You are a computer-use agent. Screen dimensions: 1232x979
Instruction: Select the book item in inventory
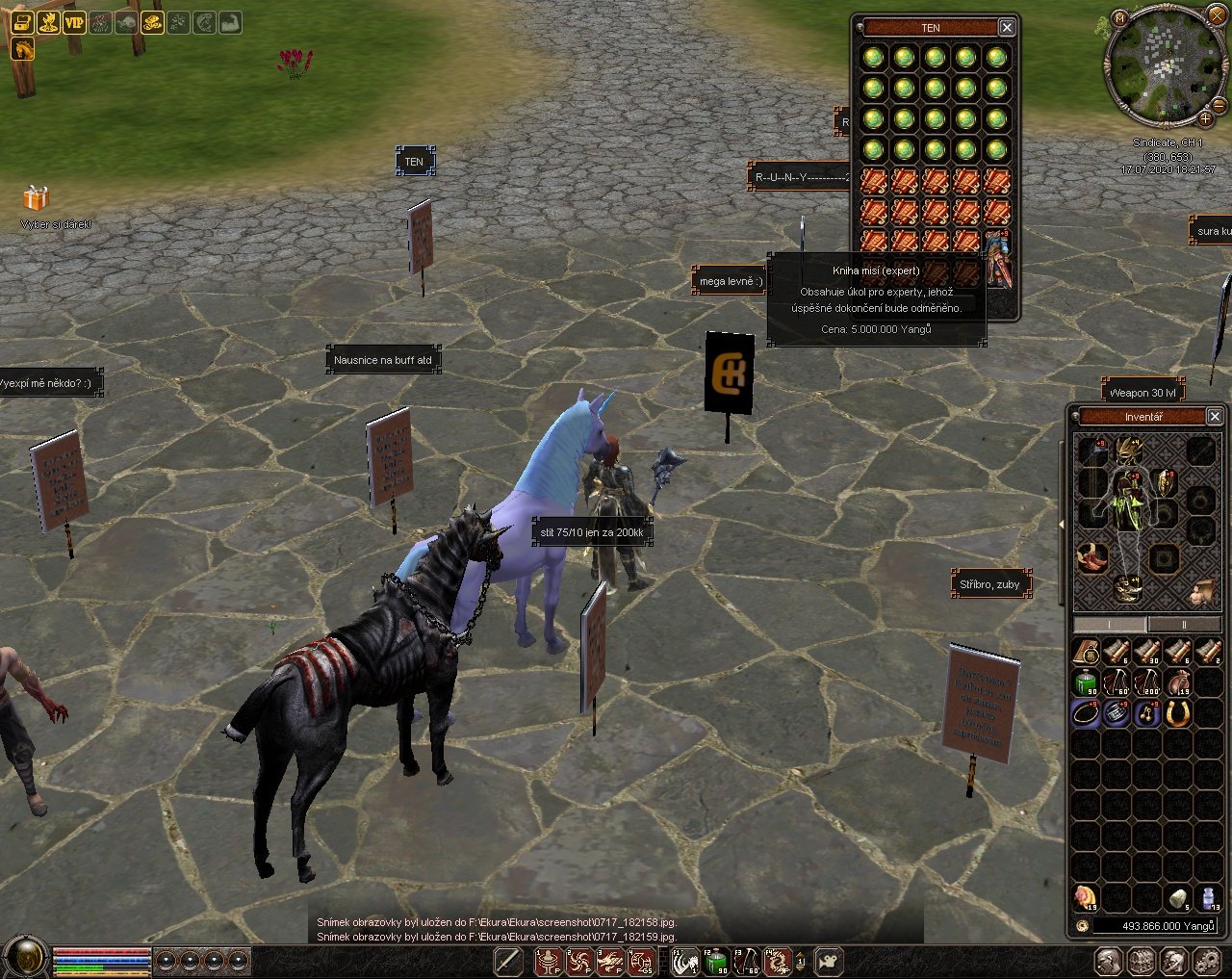click(x=1087, y=654)
